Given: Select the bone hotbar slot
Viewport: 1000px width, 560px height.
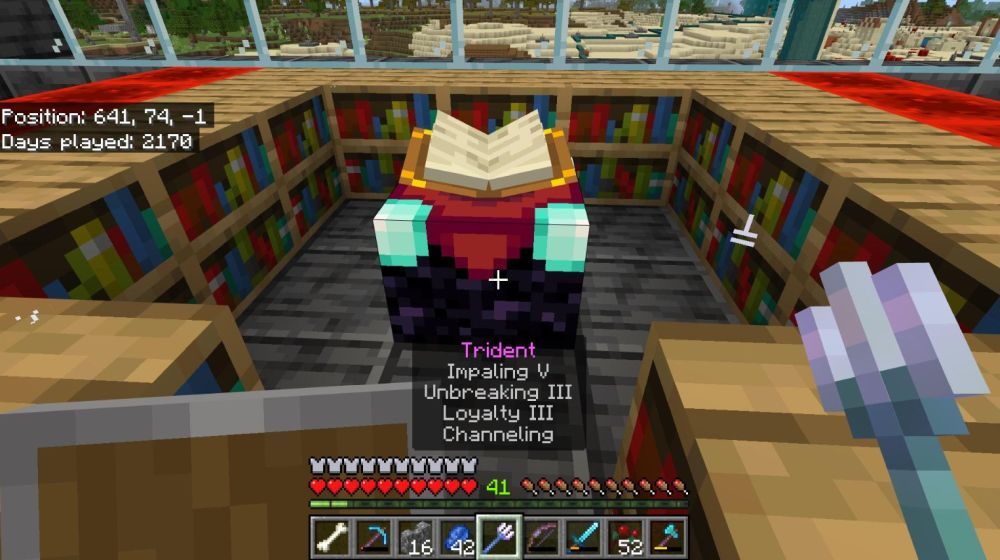Looking at the screenshot, I should click(x=329, y=537).
